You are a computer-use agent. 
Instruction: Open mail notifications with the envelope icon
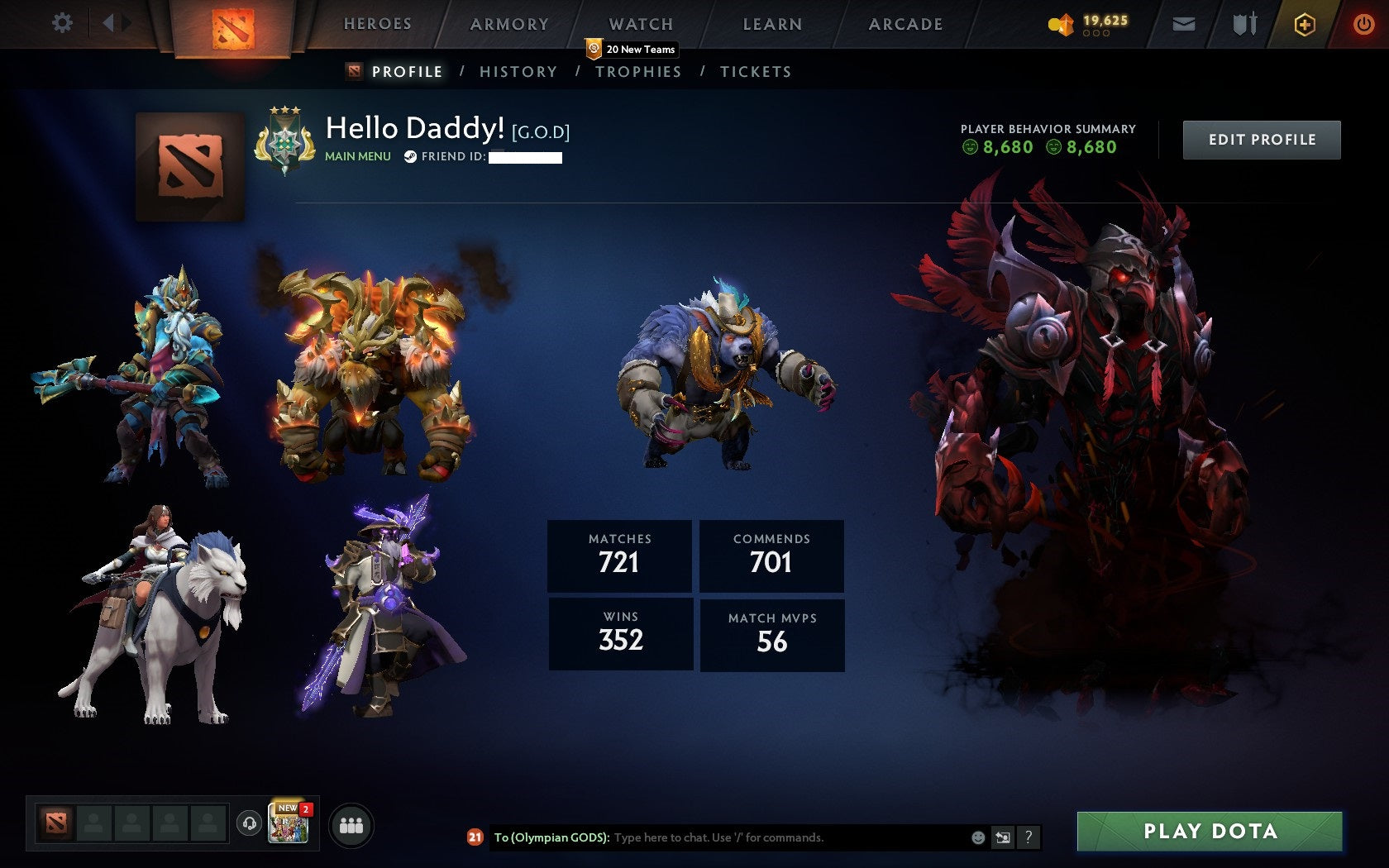click(x=1184, y=24)
